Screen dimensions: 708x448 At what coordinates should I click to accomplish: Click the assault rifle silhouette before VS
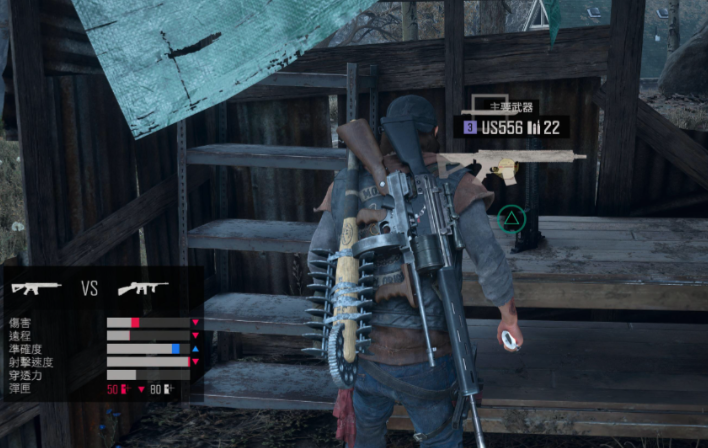coord(37,288)
